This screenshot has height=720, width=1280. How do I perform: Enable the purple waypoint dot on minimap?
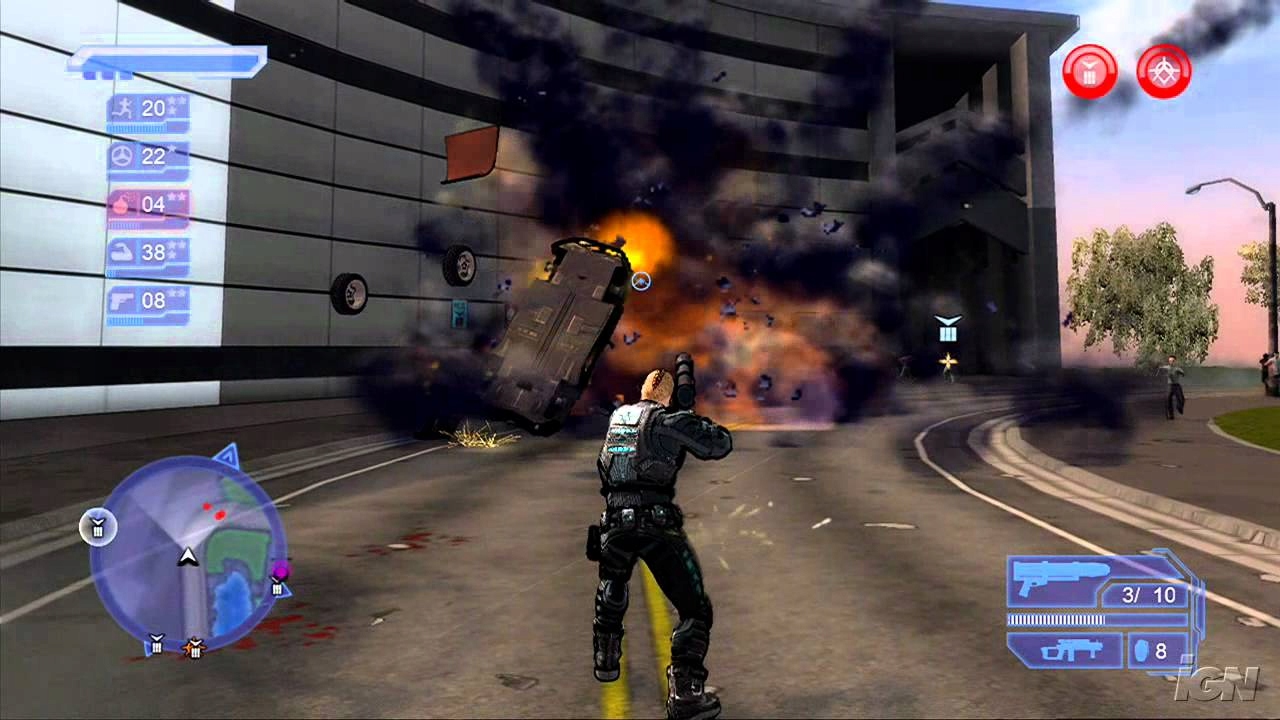281,570
